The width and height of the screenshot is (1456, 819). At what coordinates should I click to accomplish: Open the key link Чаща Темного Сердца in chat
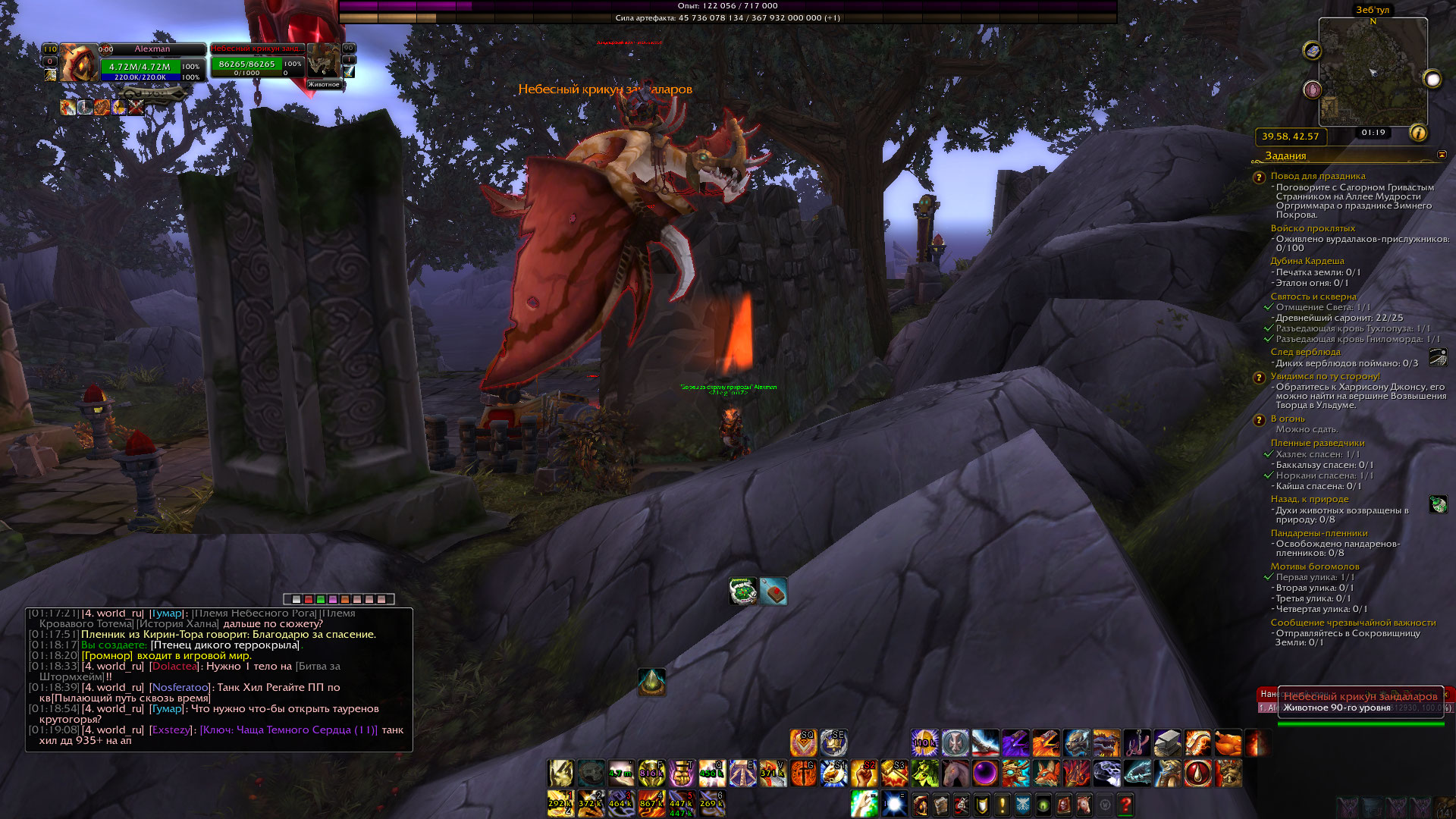coord(288,730)
